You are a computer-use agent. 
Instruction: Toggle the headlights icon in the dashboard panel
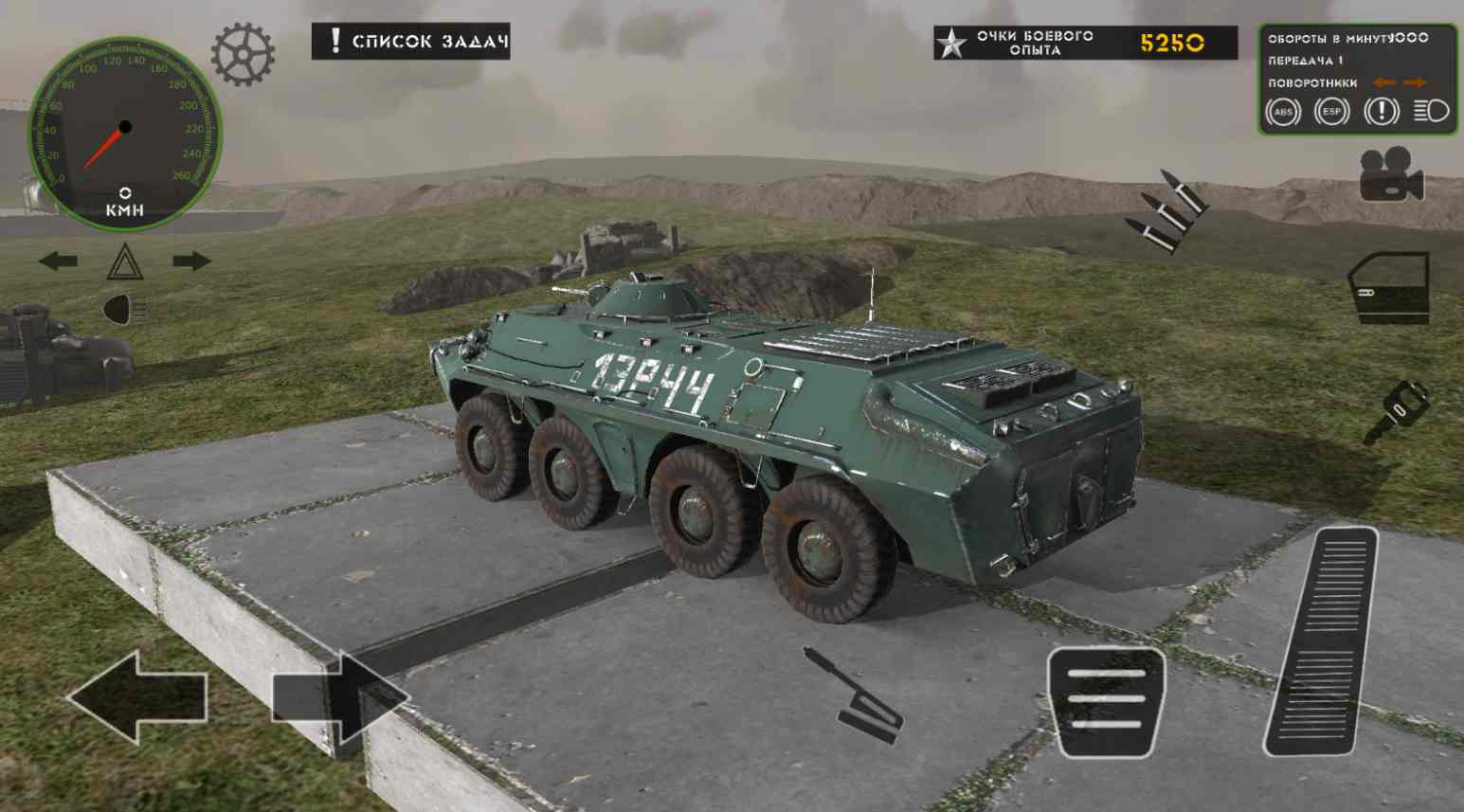(1431, 111)
